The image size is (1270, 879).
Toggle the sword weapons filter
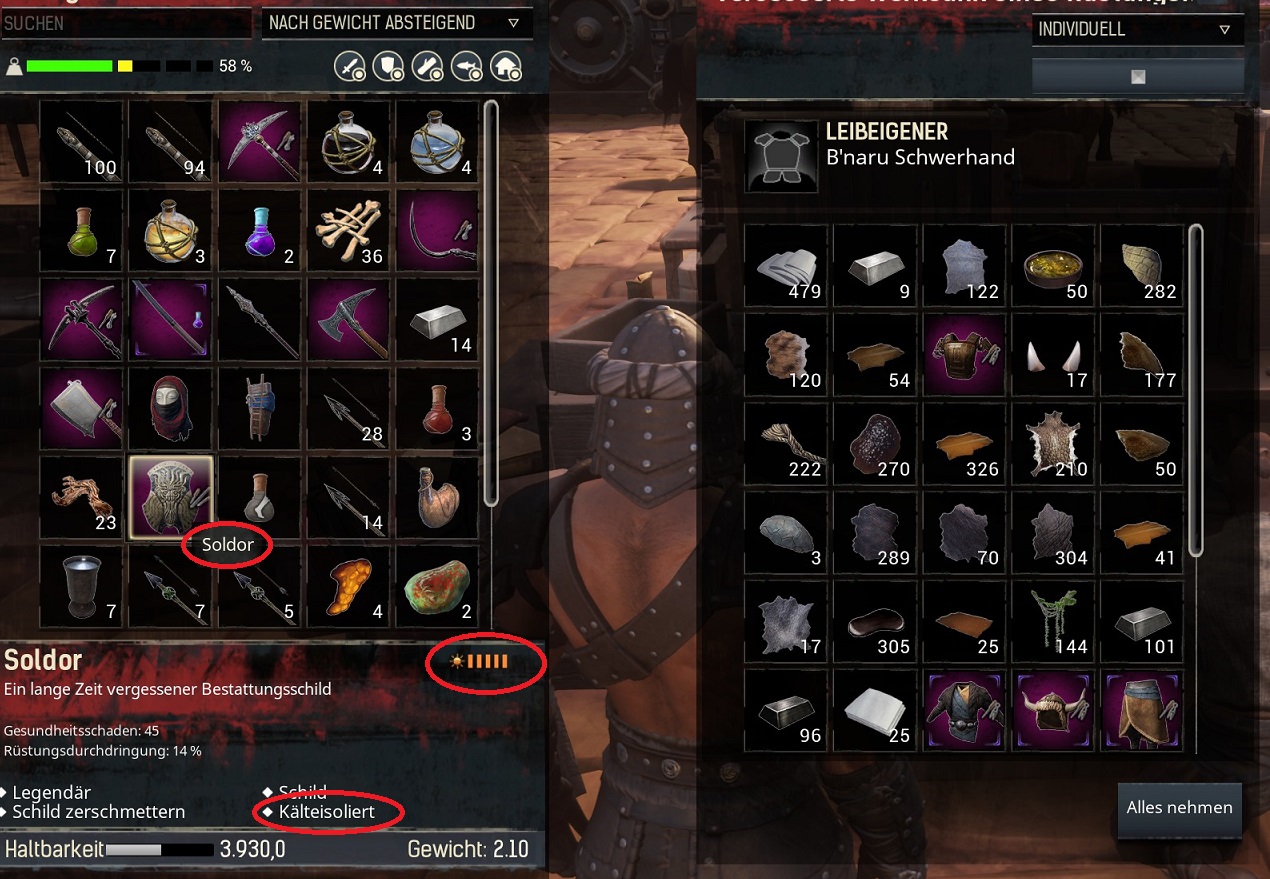coord(346,66)
